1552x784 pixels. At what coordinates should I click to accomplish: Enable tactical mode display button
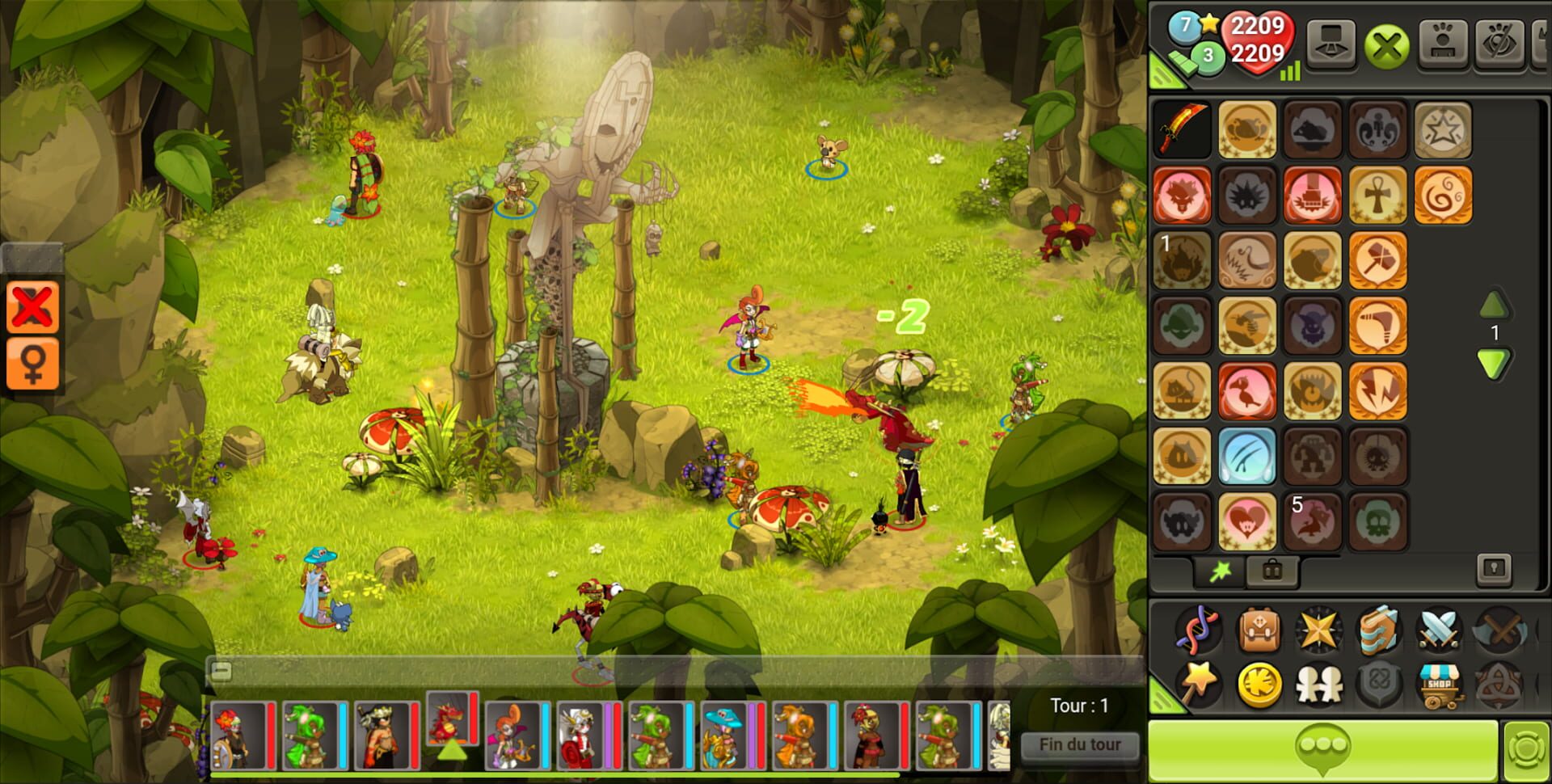(x=1331, y=44)
